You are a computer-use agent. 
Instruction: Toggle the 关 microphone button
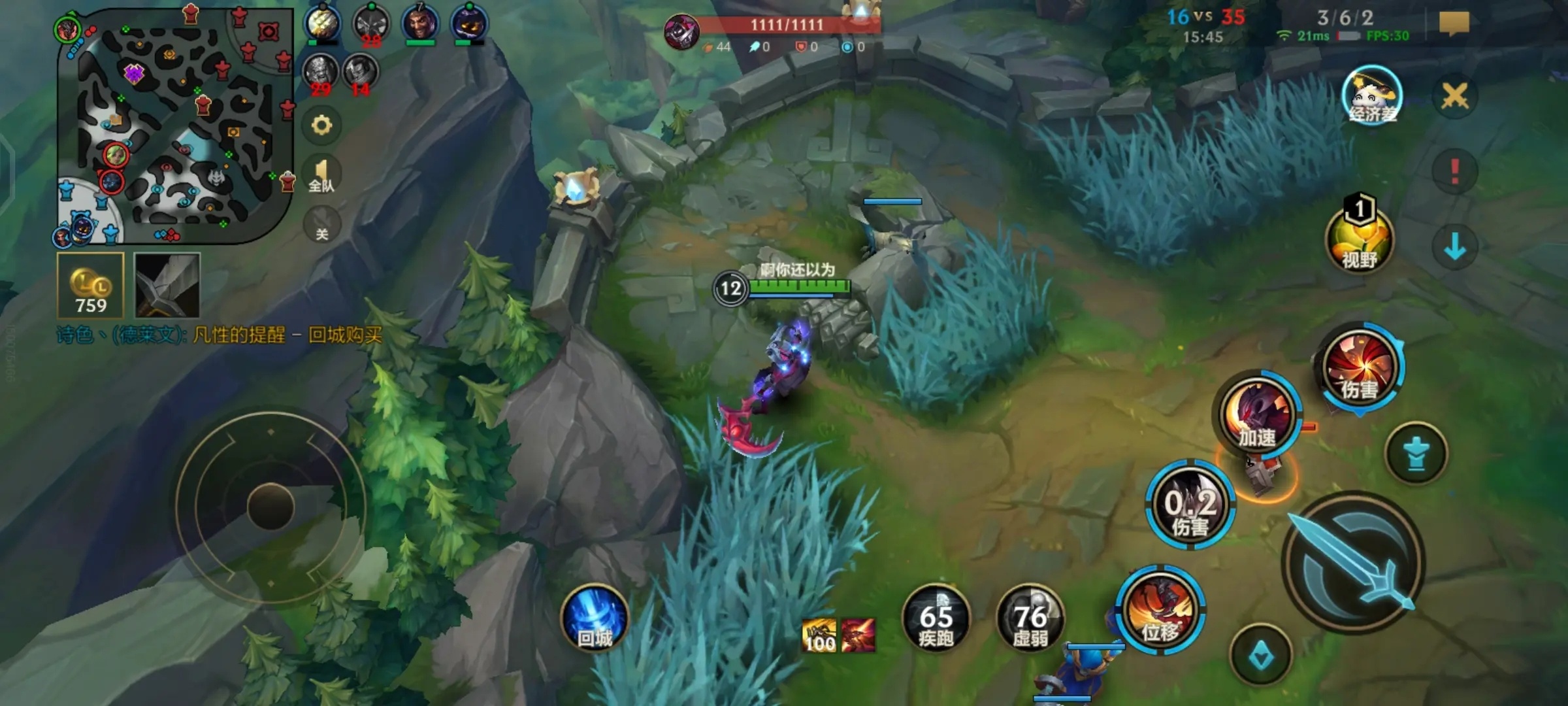321,224
